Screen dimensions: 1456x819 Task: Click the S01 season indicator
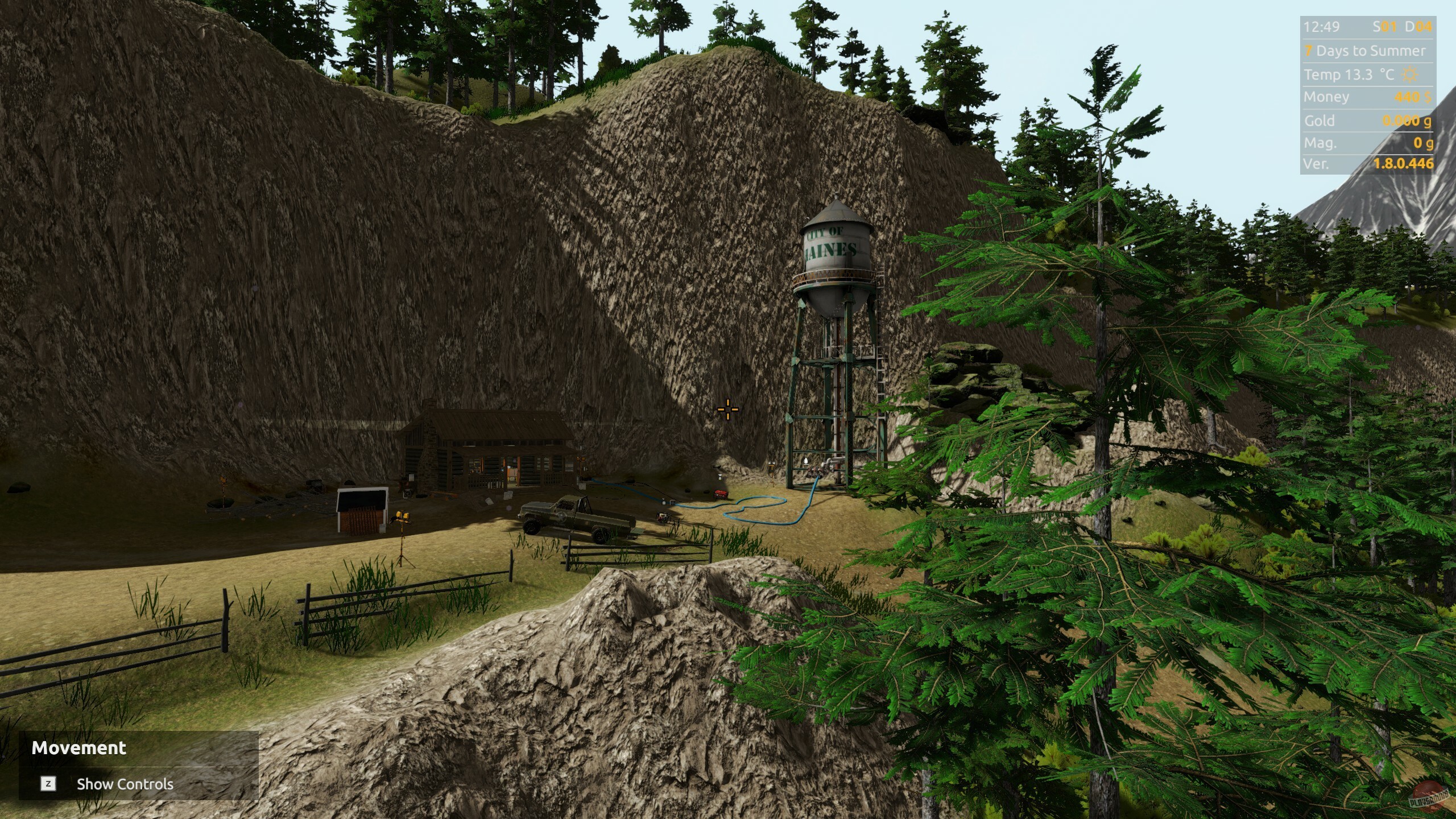pyautogui.click(x=1384, y=27)
